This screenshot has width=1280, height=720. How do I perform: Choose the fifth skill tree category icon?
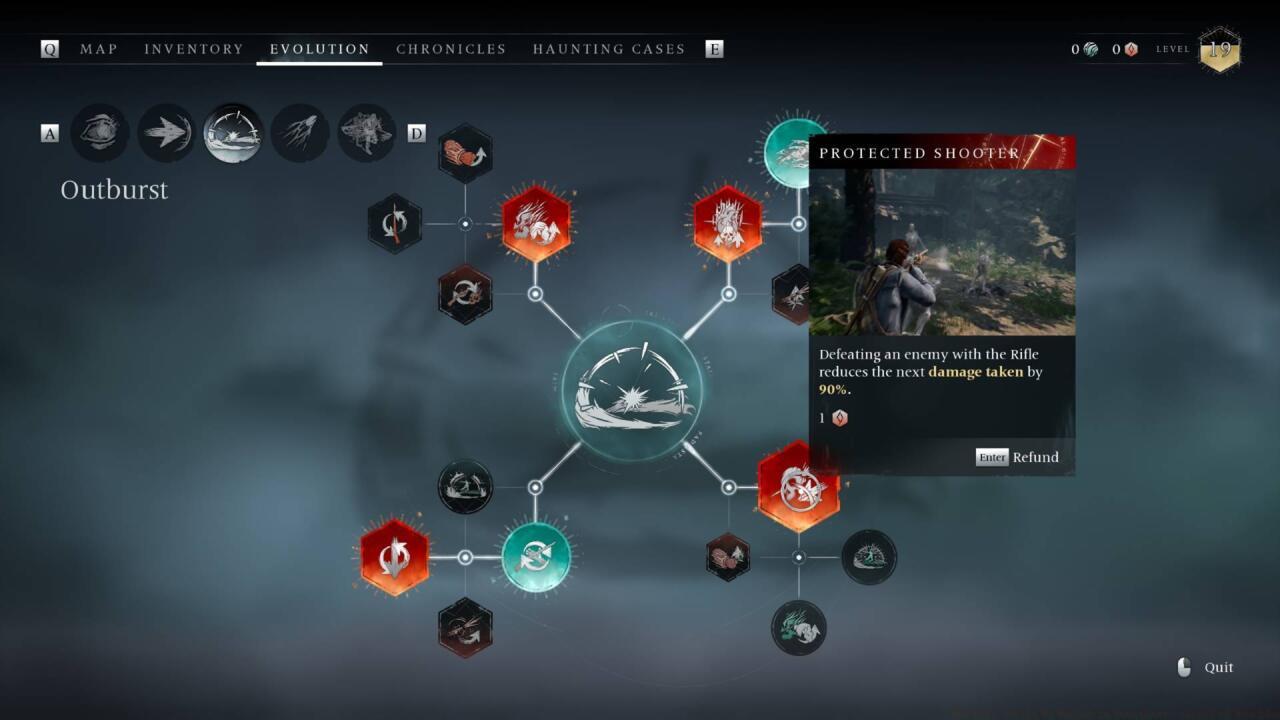pos(366,133)
